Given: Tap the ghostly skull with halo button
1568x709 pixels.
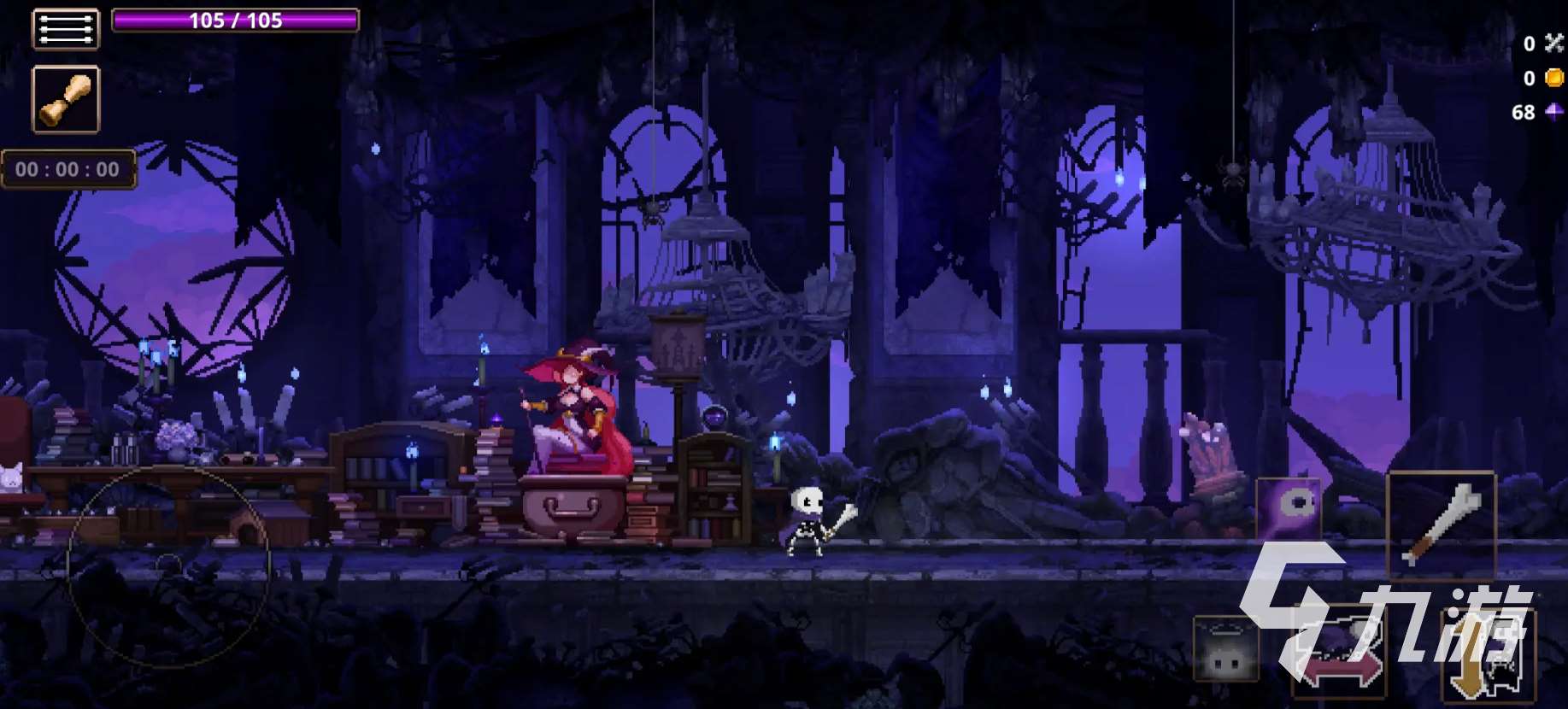Looking at the screenshot, I should point(1226,651).
